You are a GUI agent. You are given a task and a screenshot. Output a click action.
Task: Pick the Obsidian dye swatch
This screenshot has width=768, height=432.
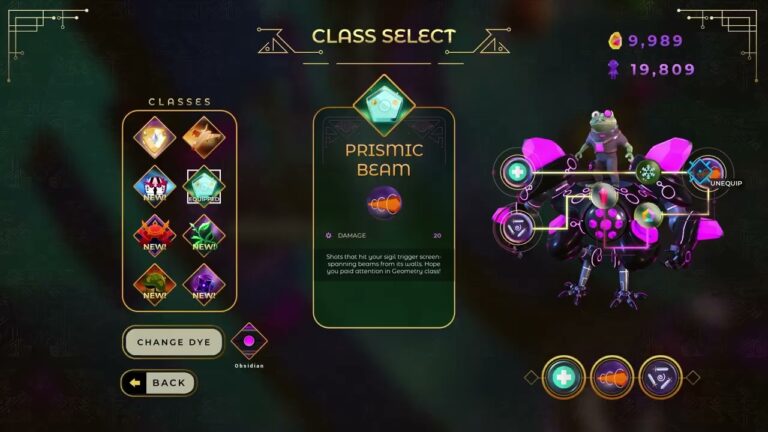(x=248, y=341)
